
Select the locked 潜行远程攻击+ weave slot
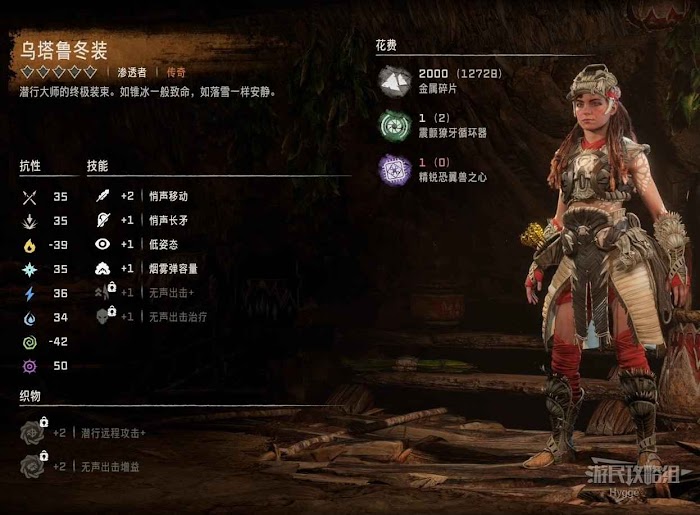coord(34,432)
